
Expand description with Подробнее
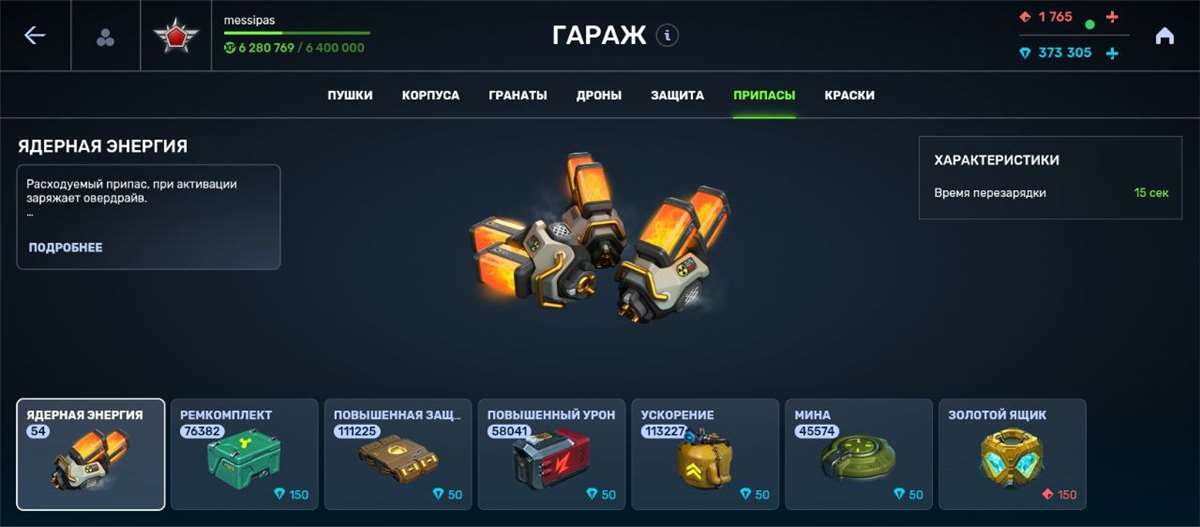click(x=66, y=248)
